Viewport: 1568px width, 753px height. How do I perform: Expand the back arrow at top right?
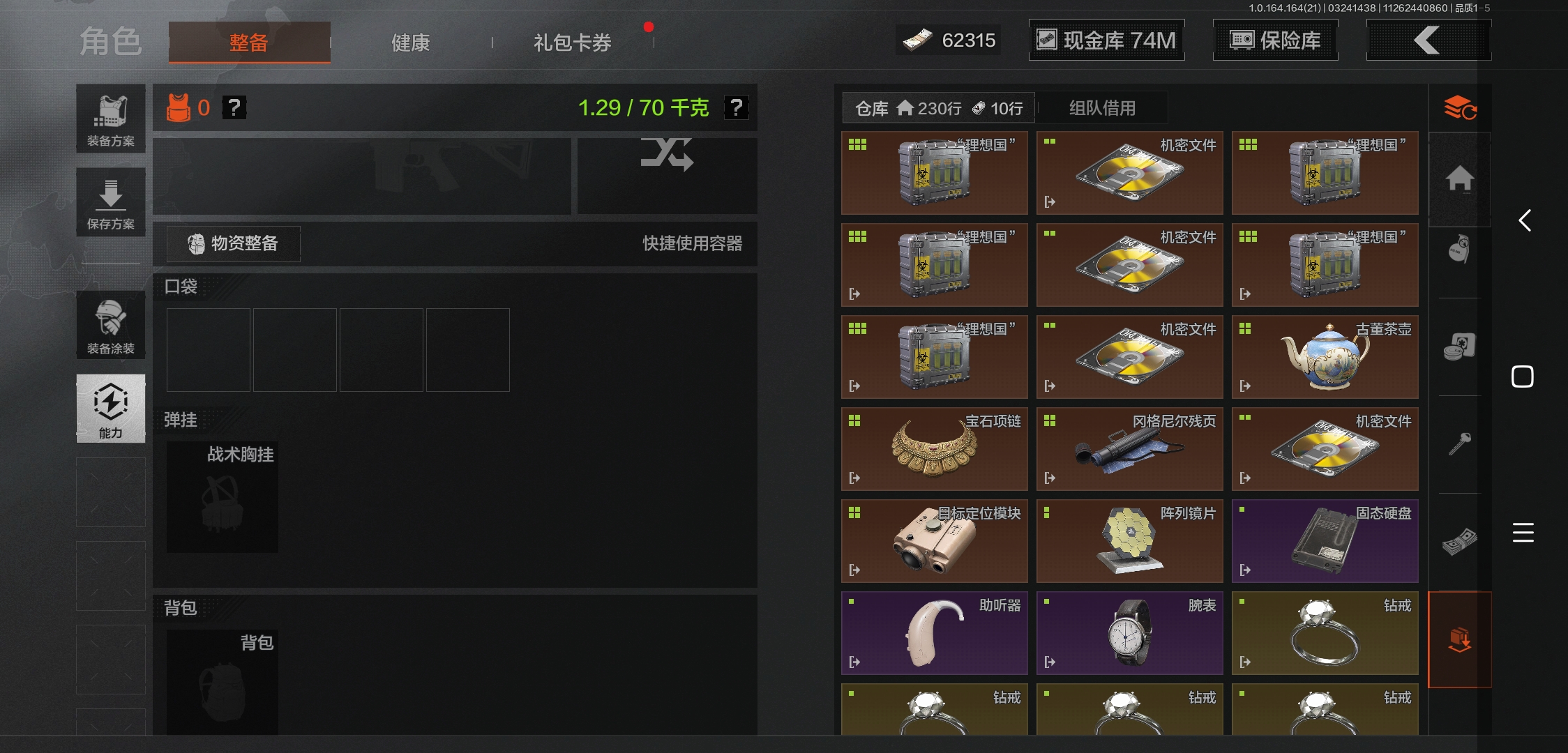point(1428,40)
